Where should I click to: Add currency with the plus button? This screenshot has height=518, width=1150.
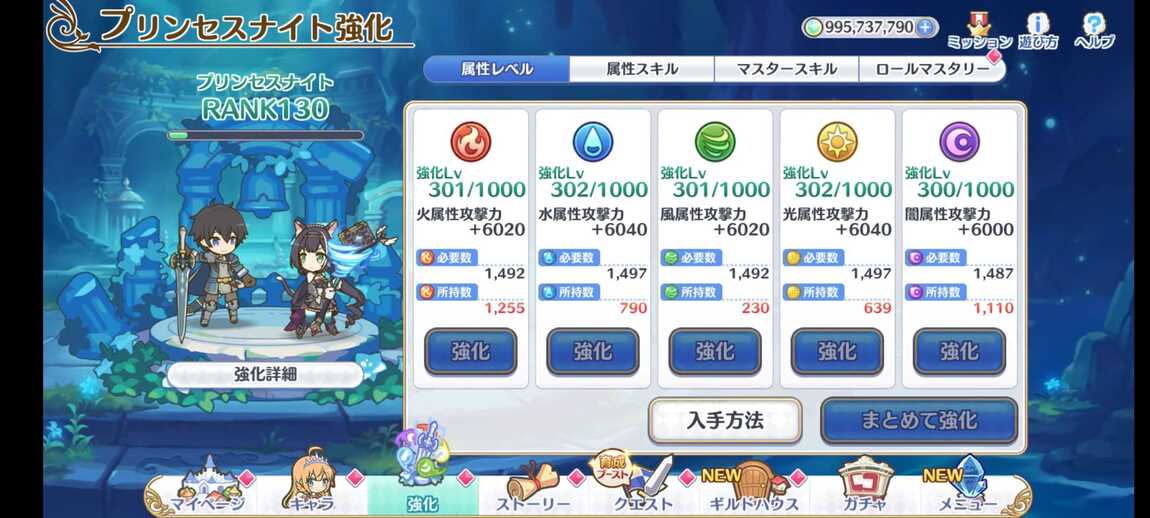(926, 27)
